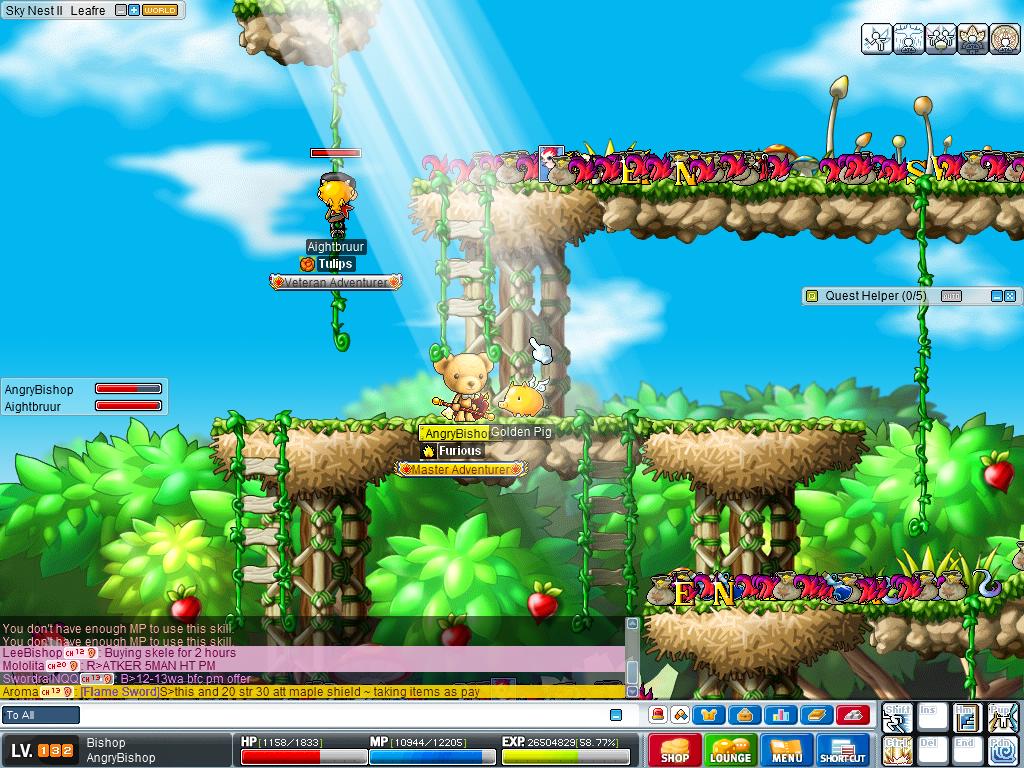Screen dimensions: 1024x768
Task: Select the raining-cloud buff icon
Action: (x=909, y=39)
